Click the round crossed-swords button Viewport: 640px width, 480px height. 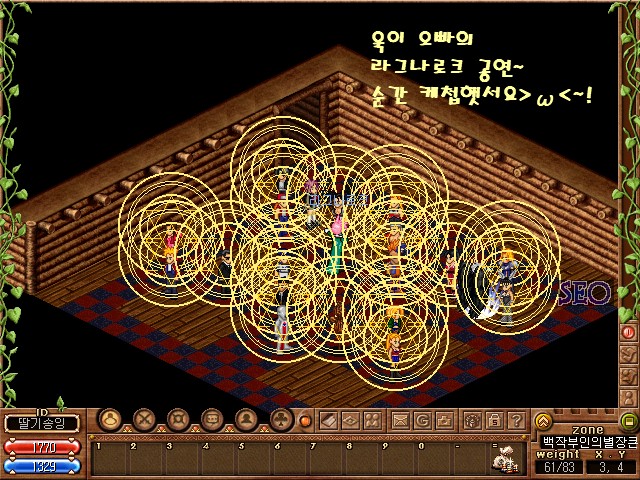tap(145, 419)
